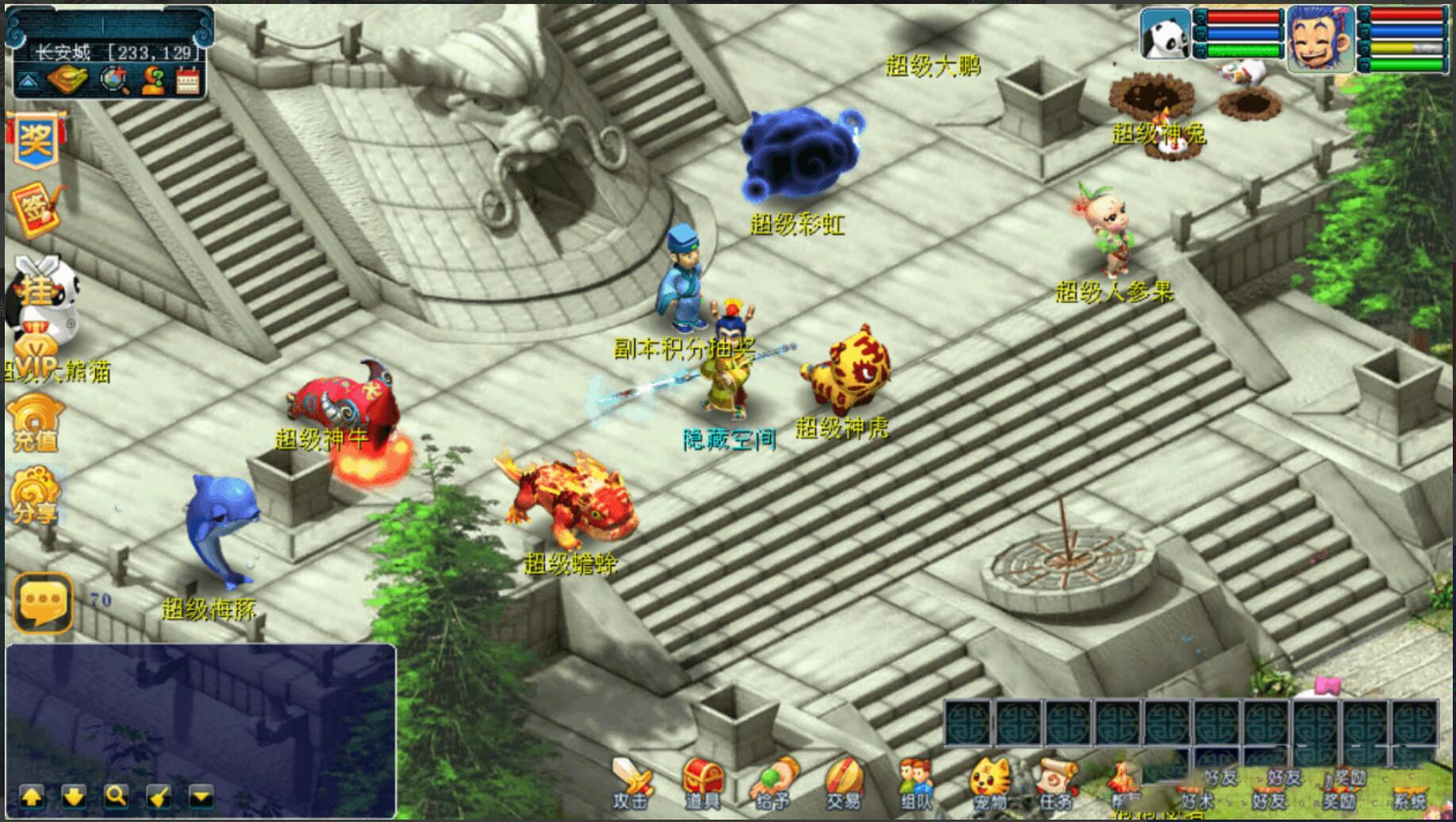
Task: Open the 攻击 attack sword button
Action: (632, 782)
